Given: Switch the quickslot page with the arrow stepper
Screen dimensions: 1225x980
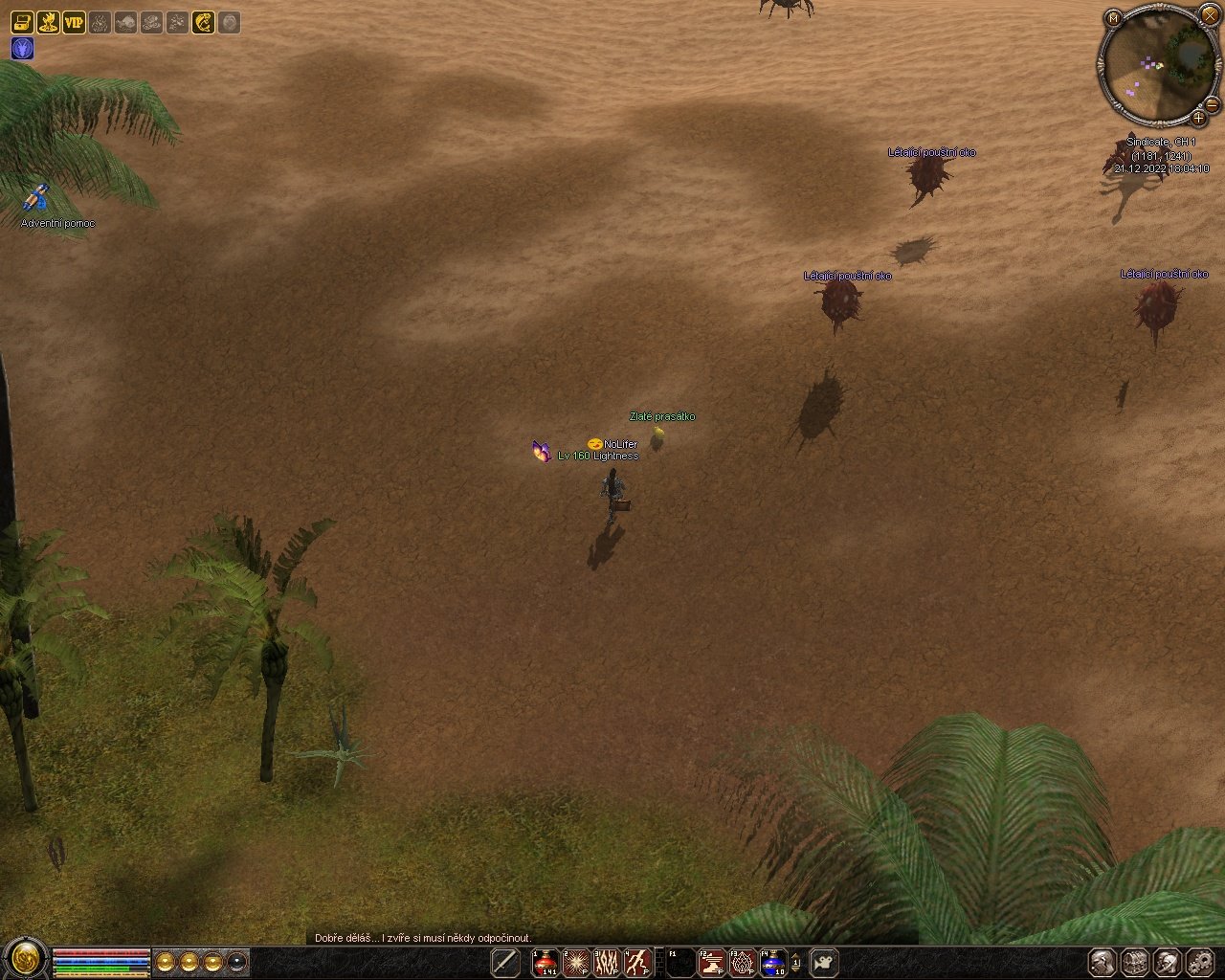Looking at the screenshot, I should [796, 962].
